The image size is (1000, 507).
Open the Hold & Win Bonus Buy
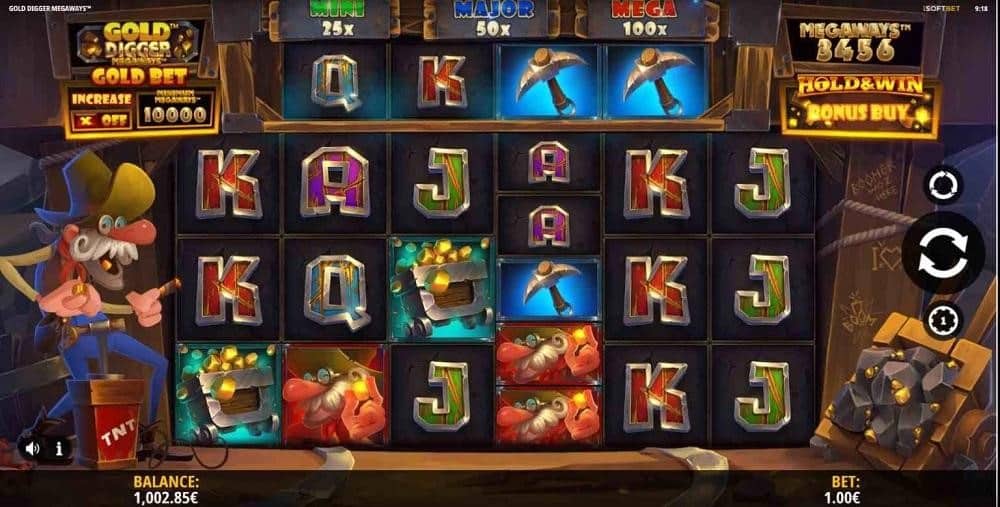860,107
